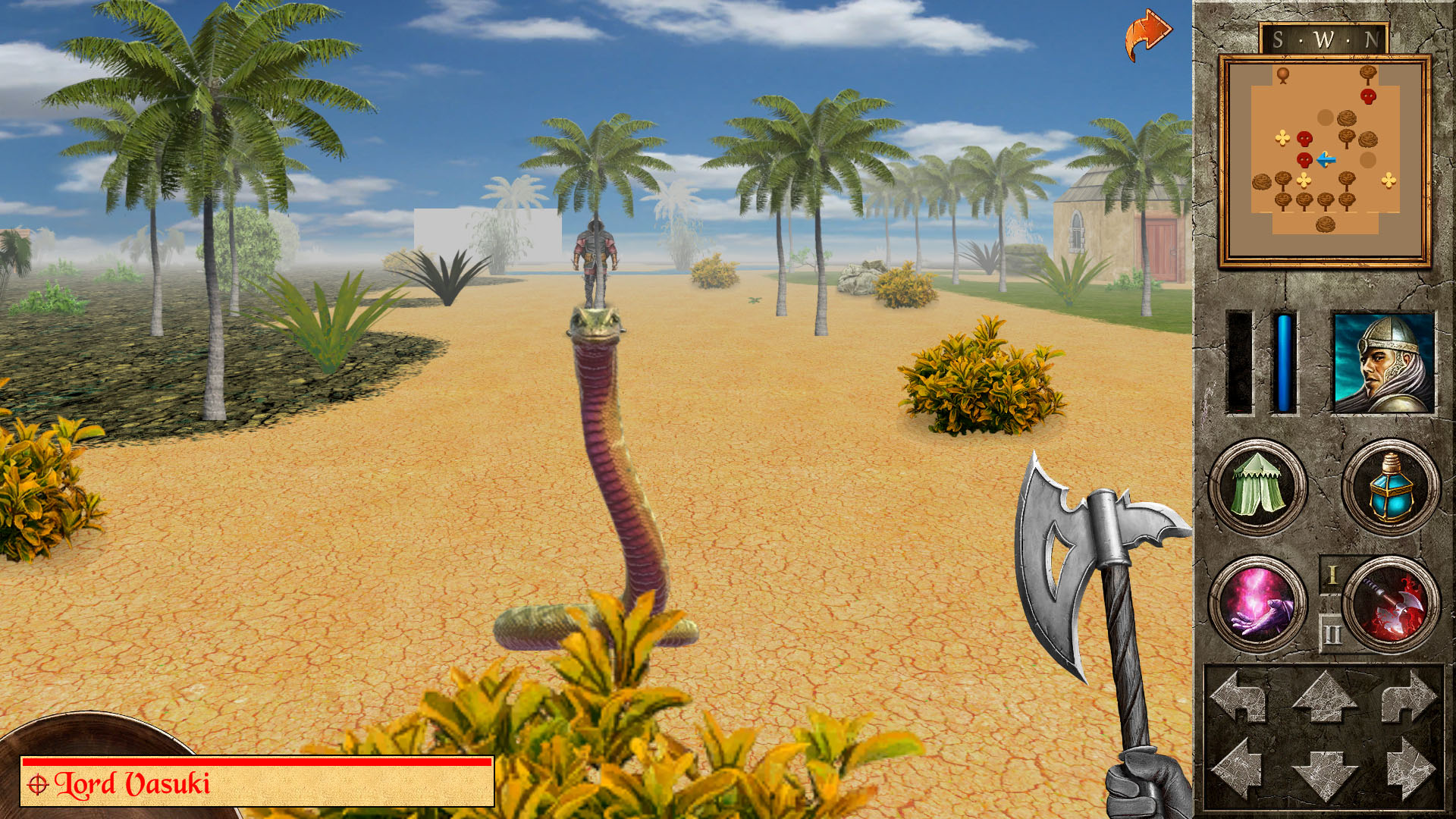Attack with the red axe icon
The width and height of the screenshot is (1456, 819).
coord(1392,604)
